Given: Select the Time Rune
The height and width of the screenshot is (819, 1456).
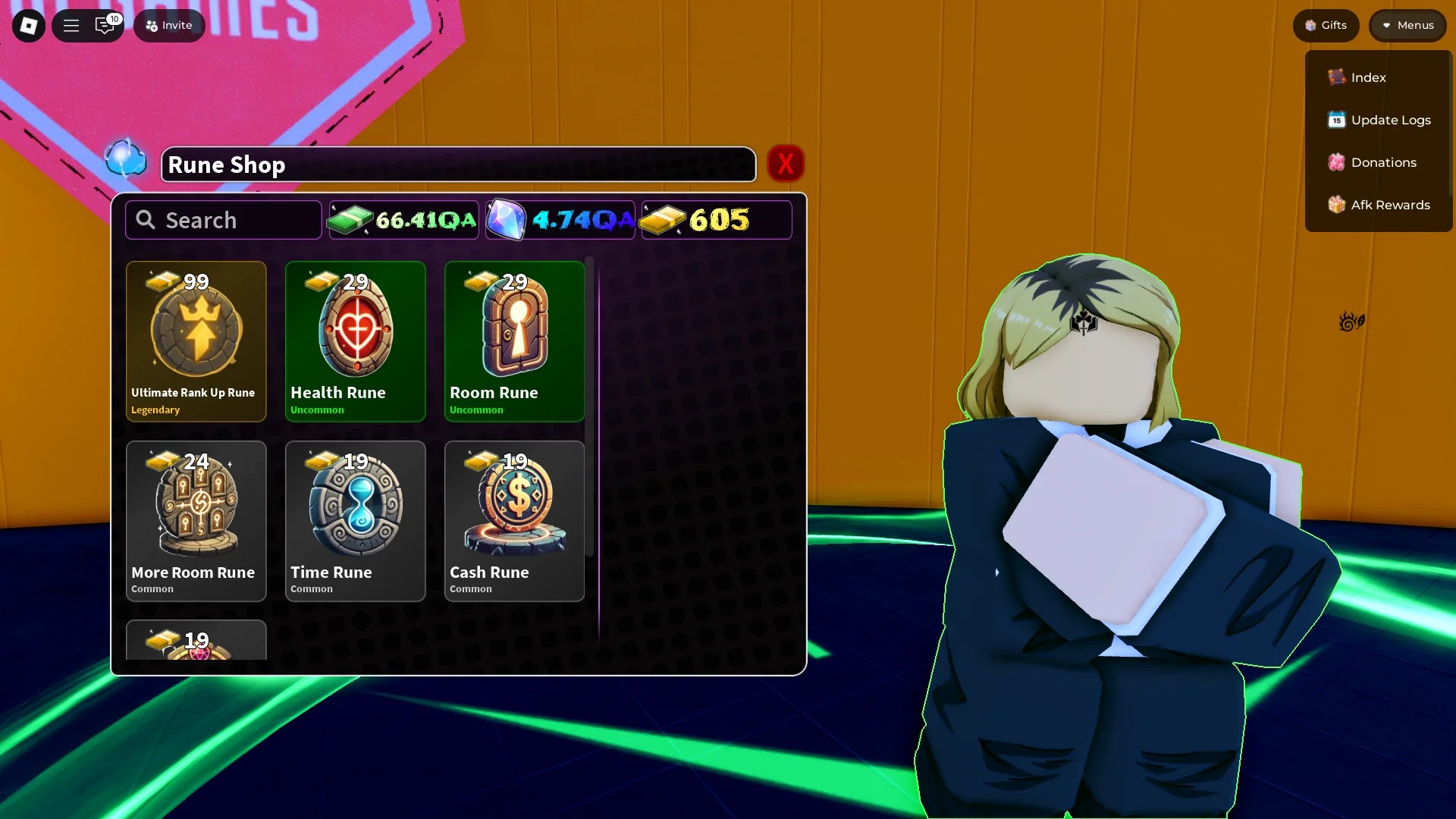Looking at the screenshot, I should 355,521.
